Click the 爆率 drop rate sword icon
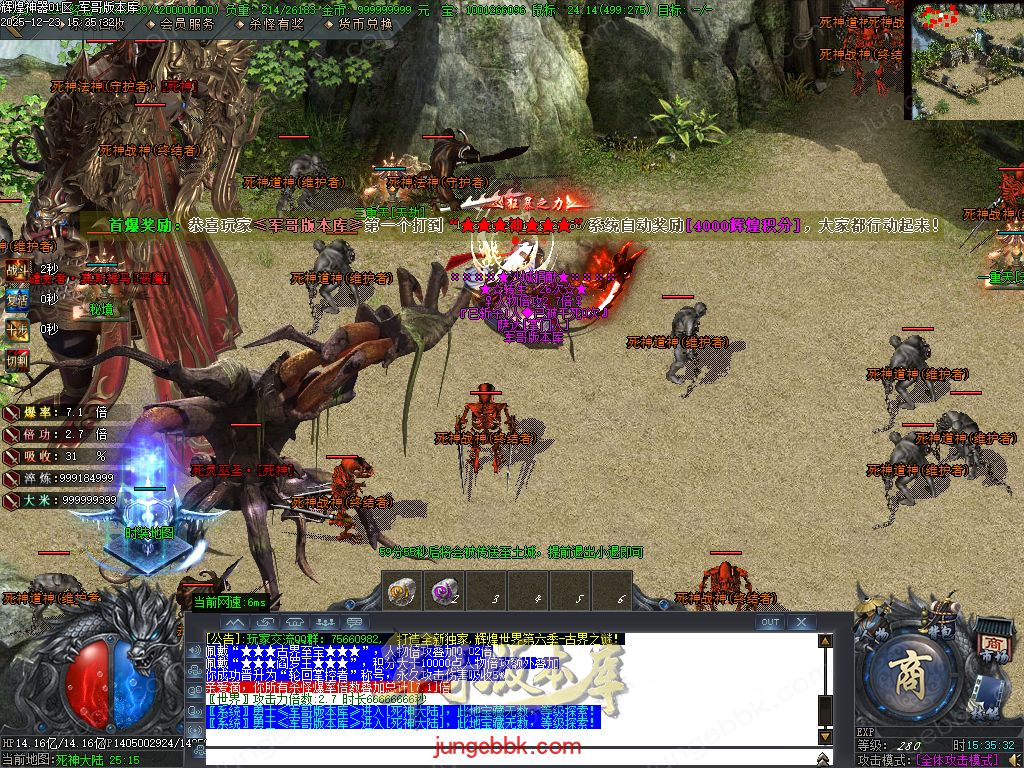 coord(11,412)
